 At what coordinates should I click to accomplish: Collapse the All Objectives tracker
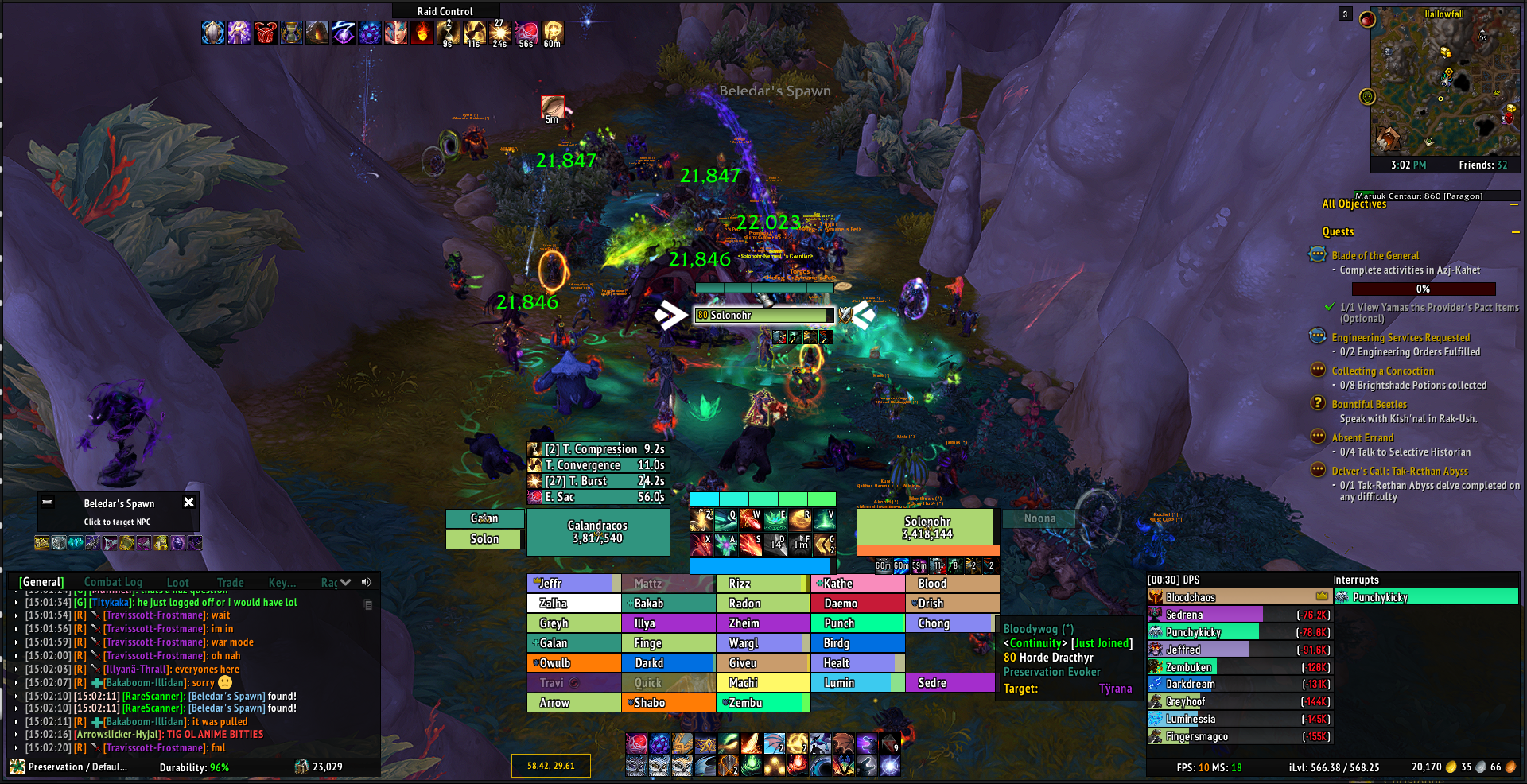pyautogui.click(x=1514, y=204)
